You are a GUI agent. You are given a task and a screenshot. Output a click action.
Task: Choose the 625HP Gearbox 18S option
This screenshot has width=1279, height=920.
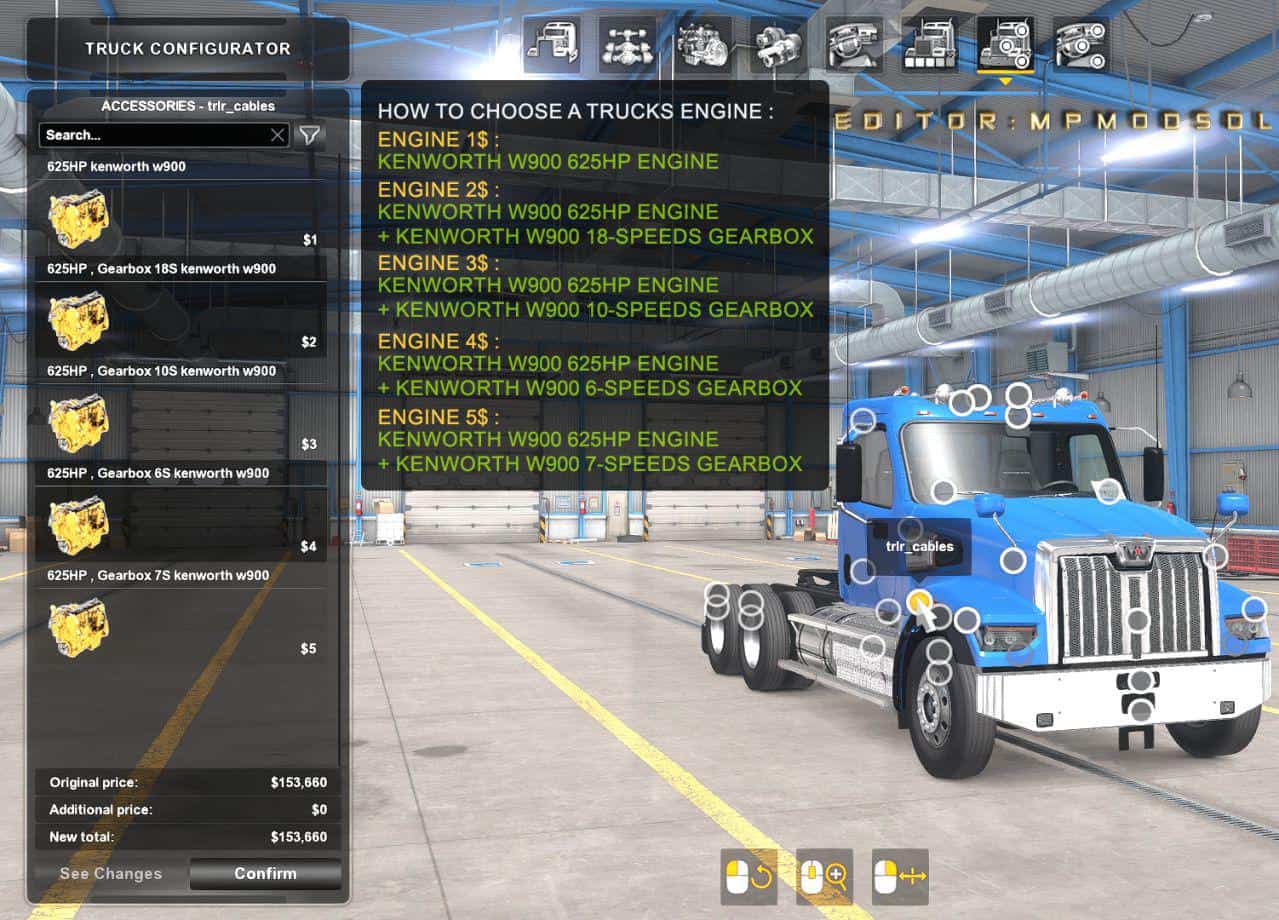point(180,319)
